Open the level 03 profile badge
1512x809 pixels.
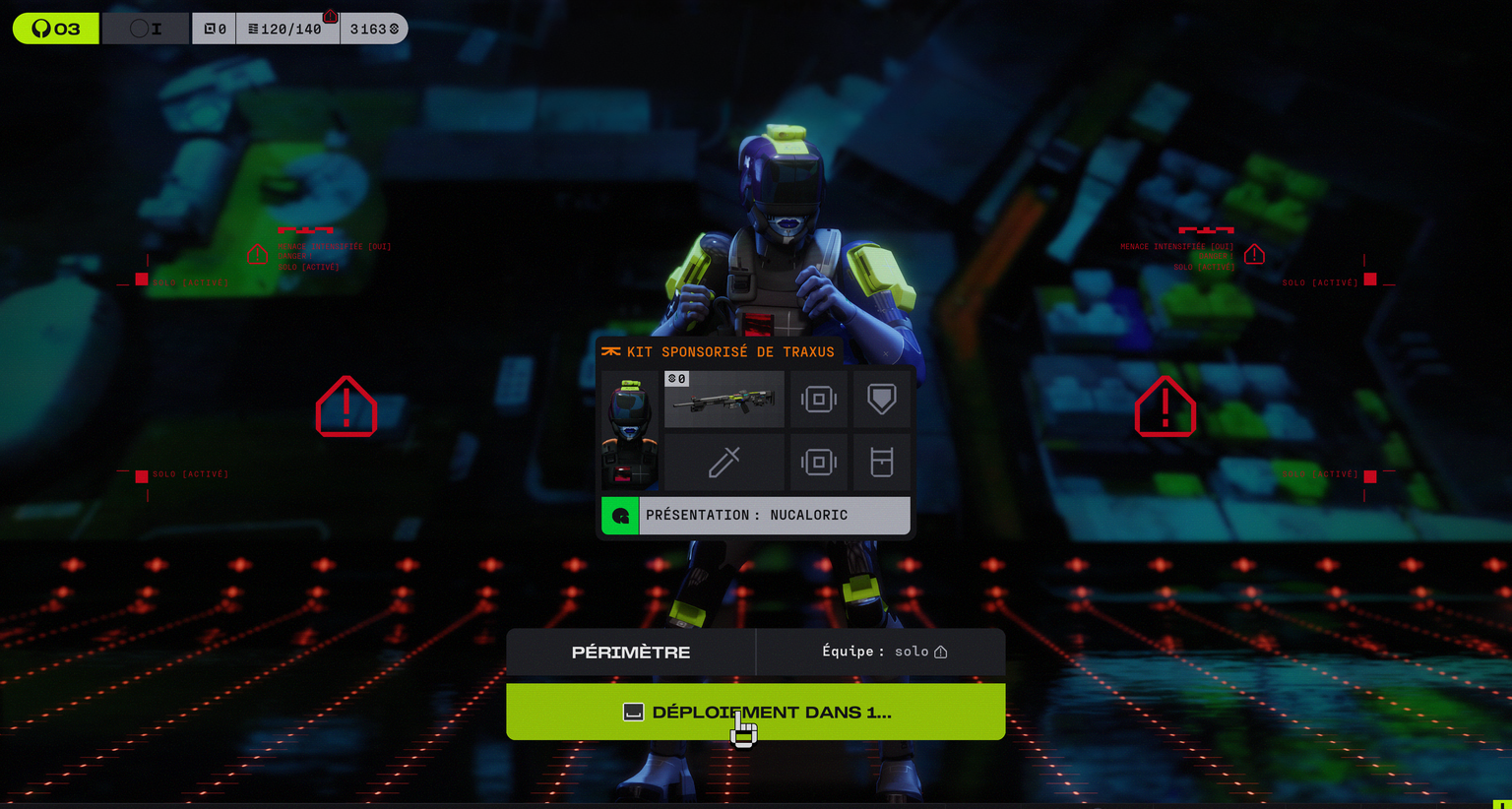coord(56,29)
